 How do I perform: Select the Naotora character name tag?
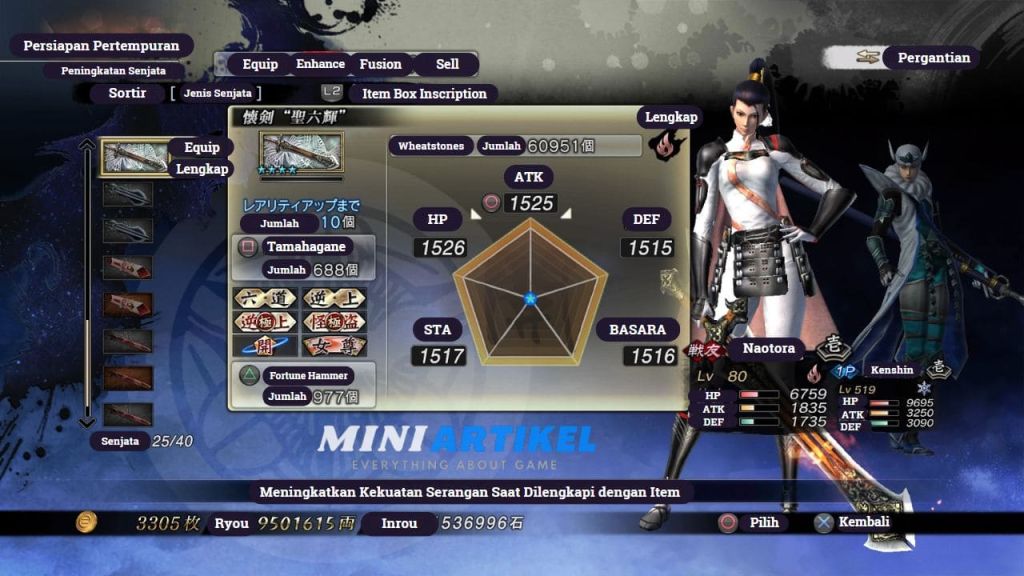(768, 349)
